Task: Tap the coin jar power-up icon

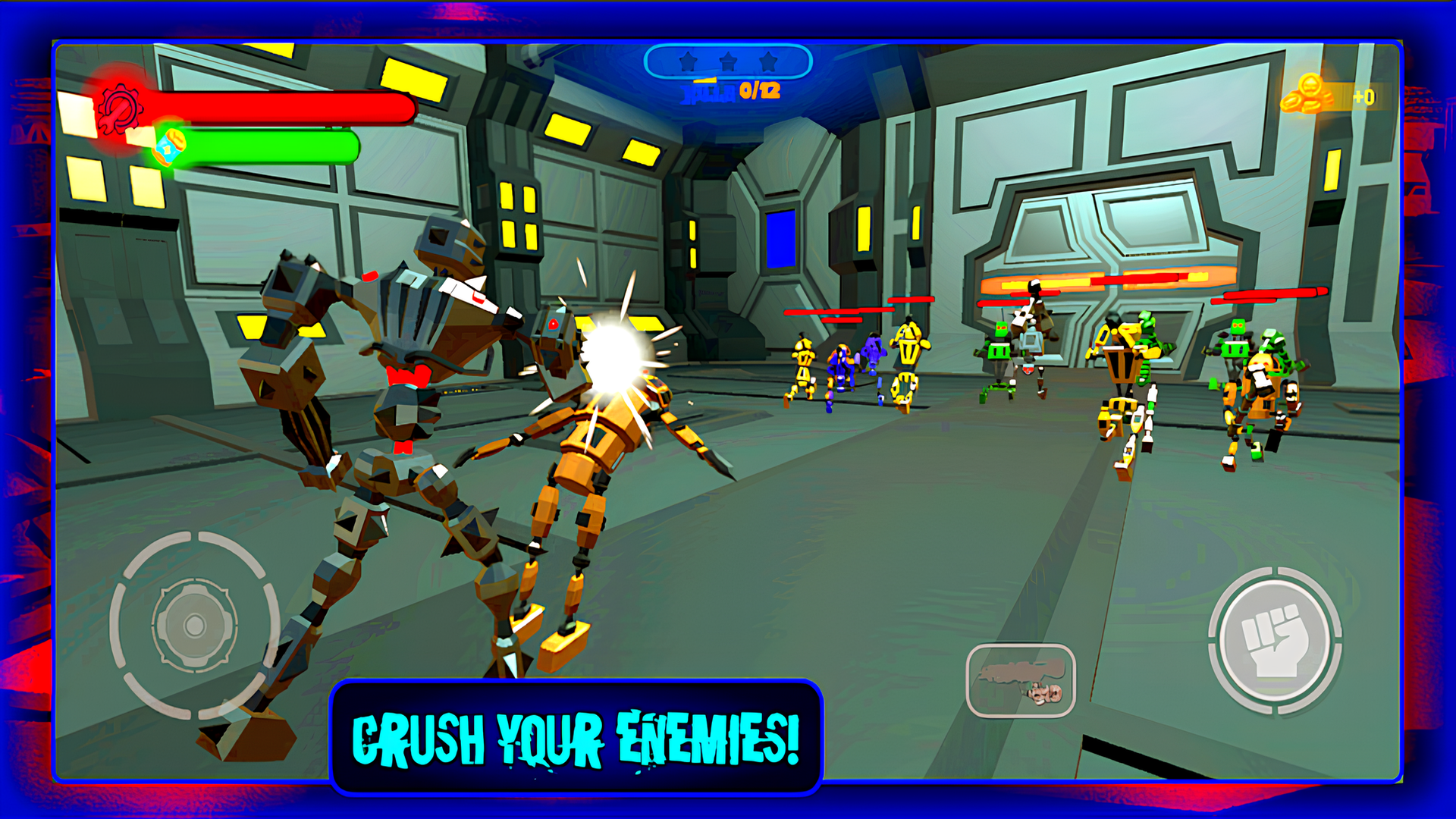Action: coord(170,149)
